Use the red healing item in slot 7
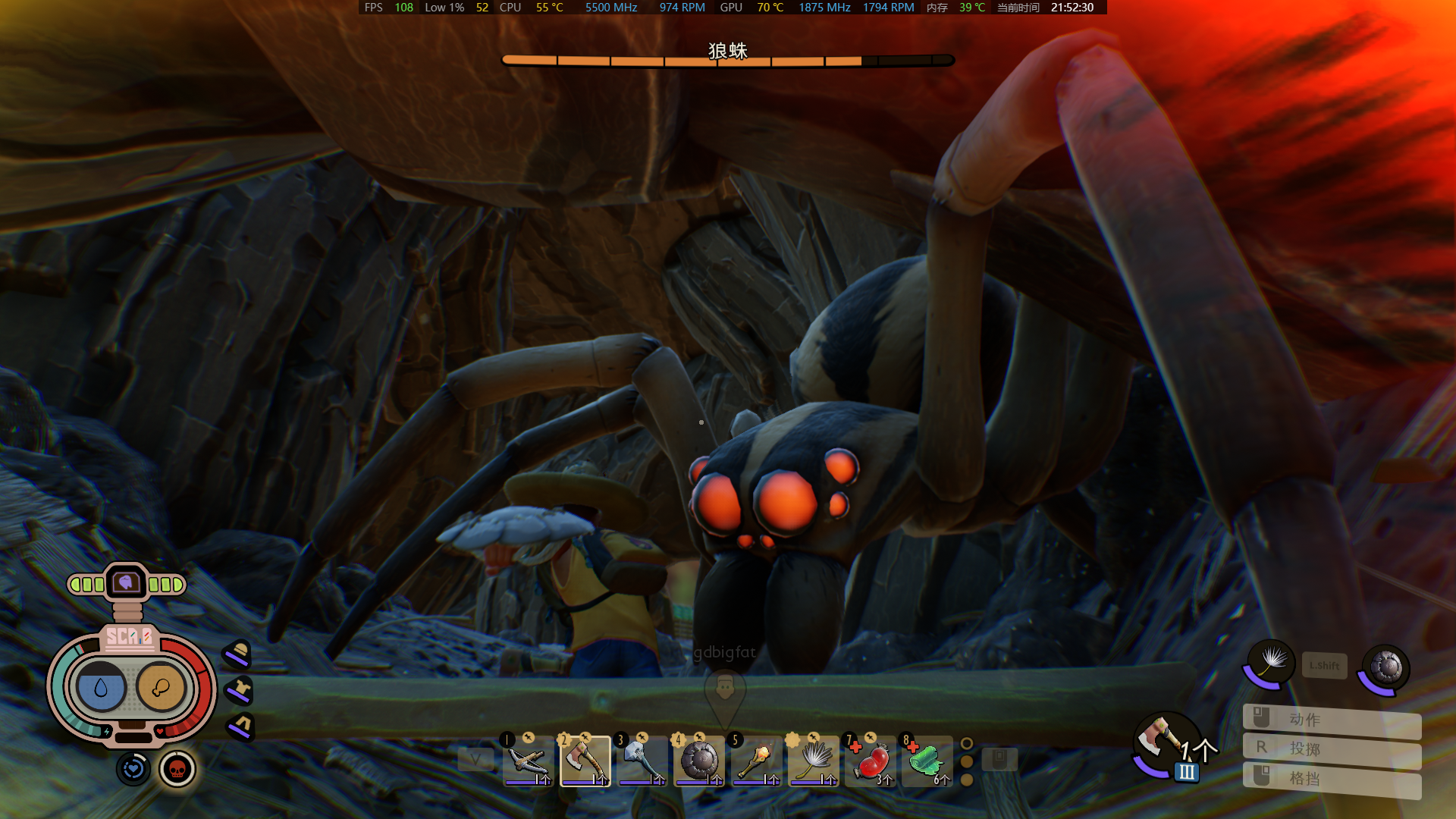Image resolution: width=1456 pixels, height=819 pixels. pyautogui.click(x=871, y=761)
